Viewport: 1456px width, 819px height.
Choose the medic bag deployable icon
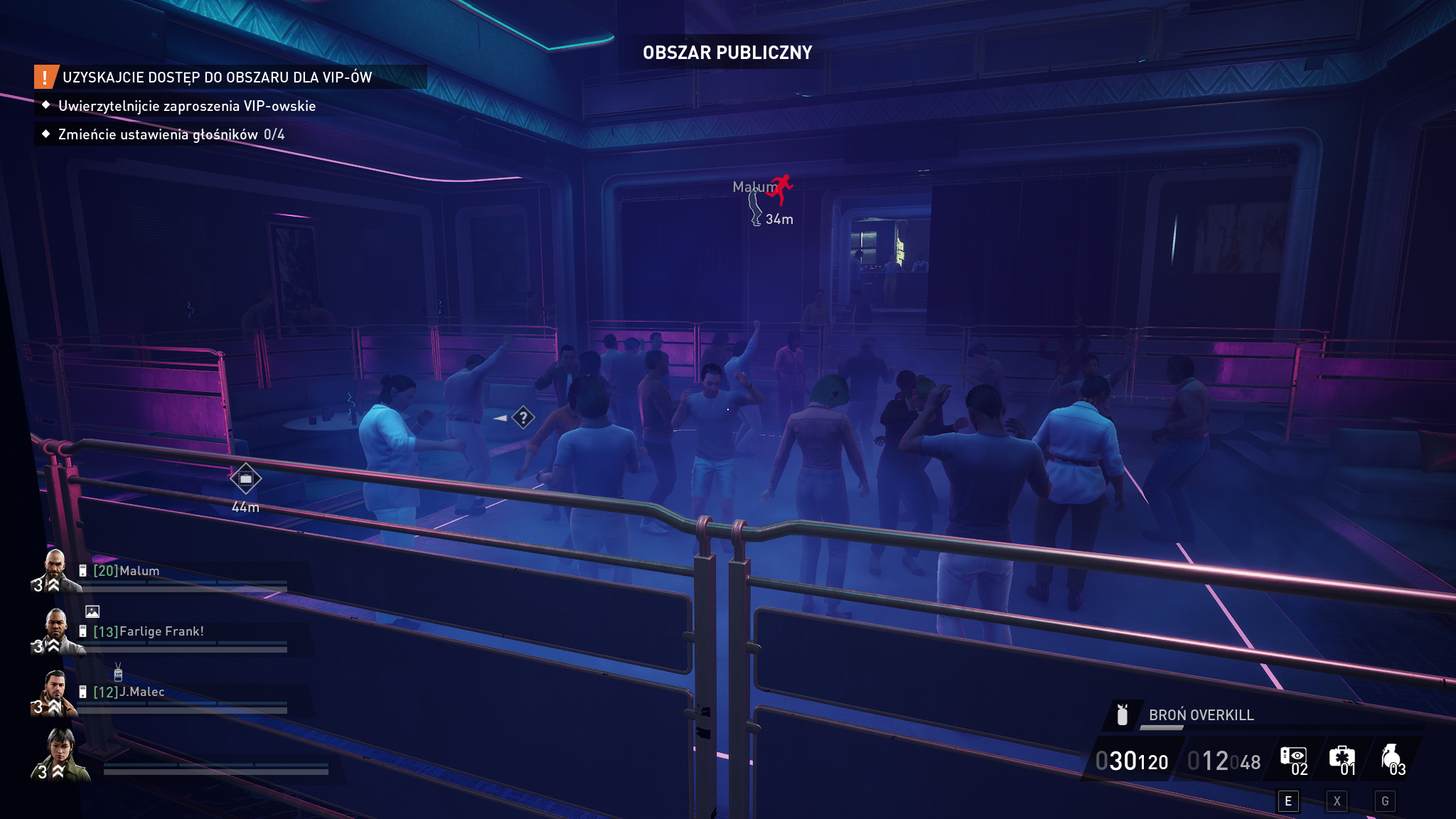click(x=1341, y=758)
